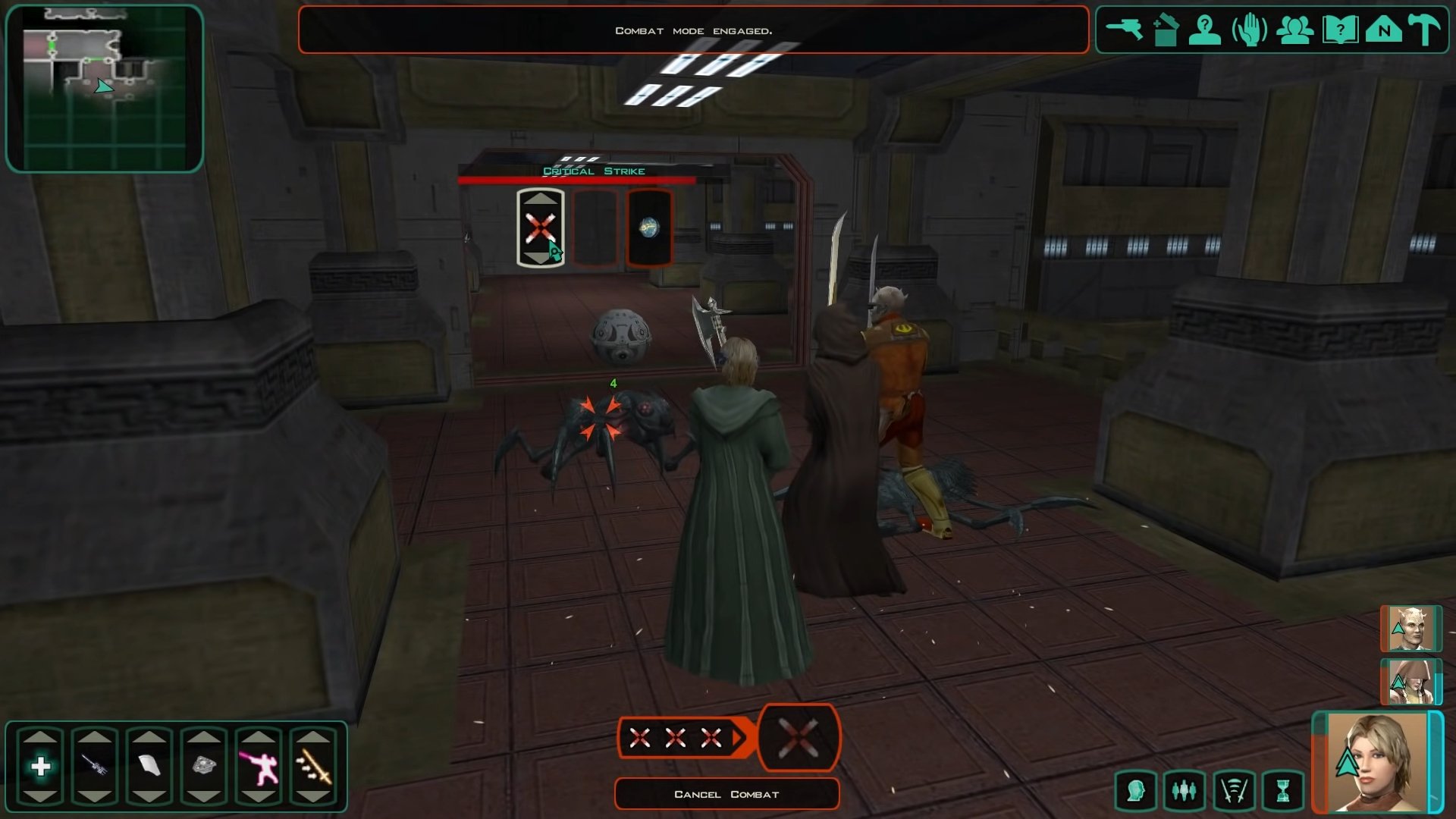
Task: Open the inventory box icon
Action: tap(1165, 31)
